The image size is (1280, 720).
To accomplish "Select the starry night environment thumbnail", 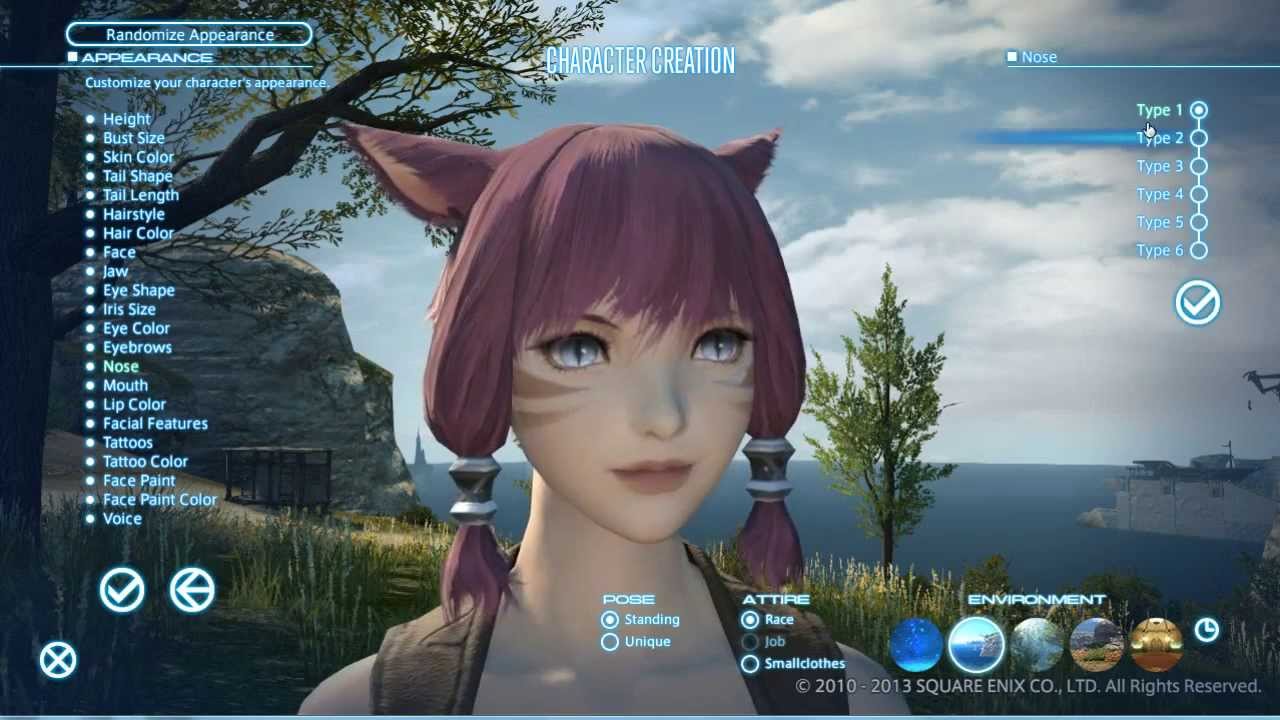I will pyautogui.click(x=915, y=645).
